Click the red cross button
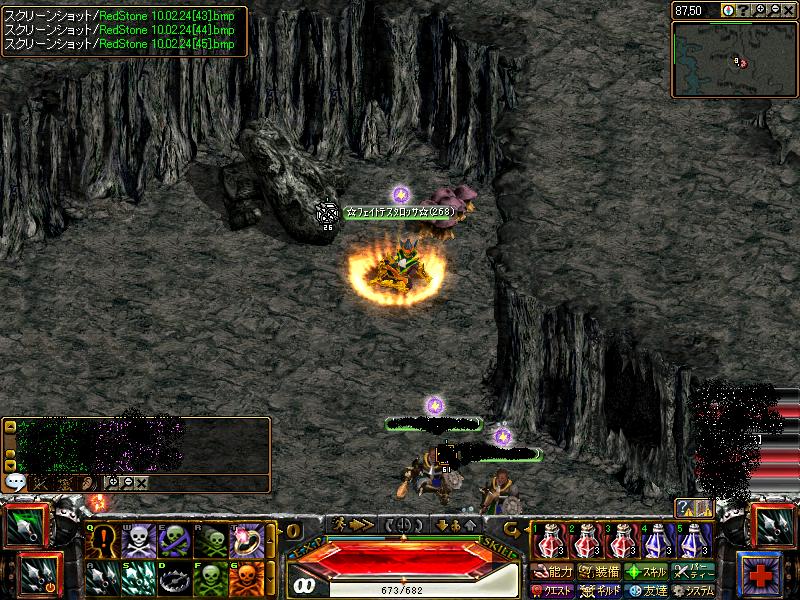 (x=762, y=571)
